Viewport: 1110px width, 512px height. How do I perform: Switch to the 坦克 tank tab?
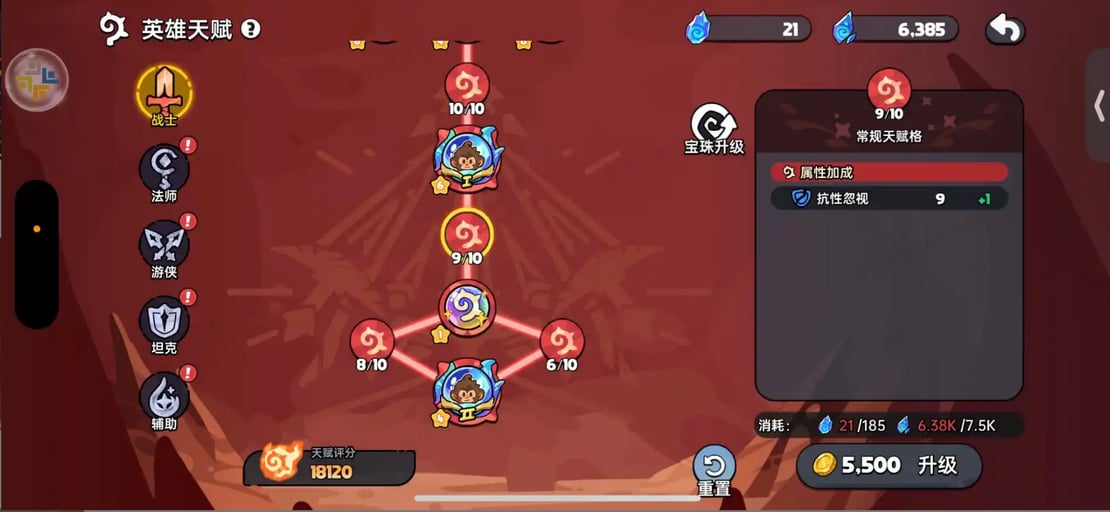point(164,322)
